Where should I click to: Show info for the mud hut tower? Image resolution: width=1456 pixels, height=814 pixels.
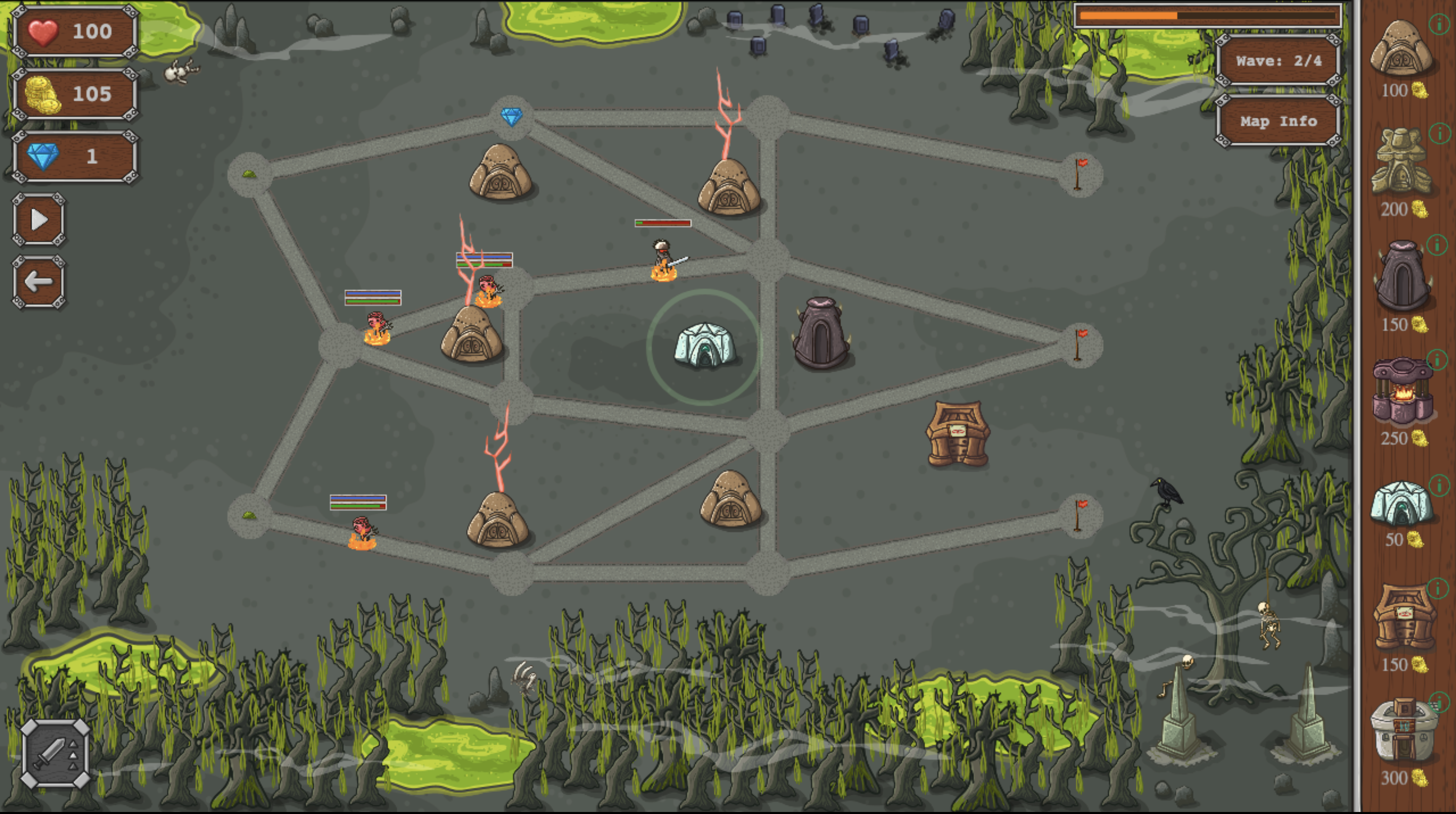point(1439,24)
